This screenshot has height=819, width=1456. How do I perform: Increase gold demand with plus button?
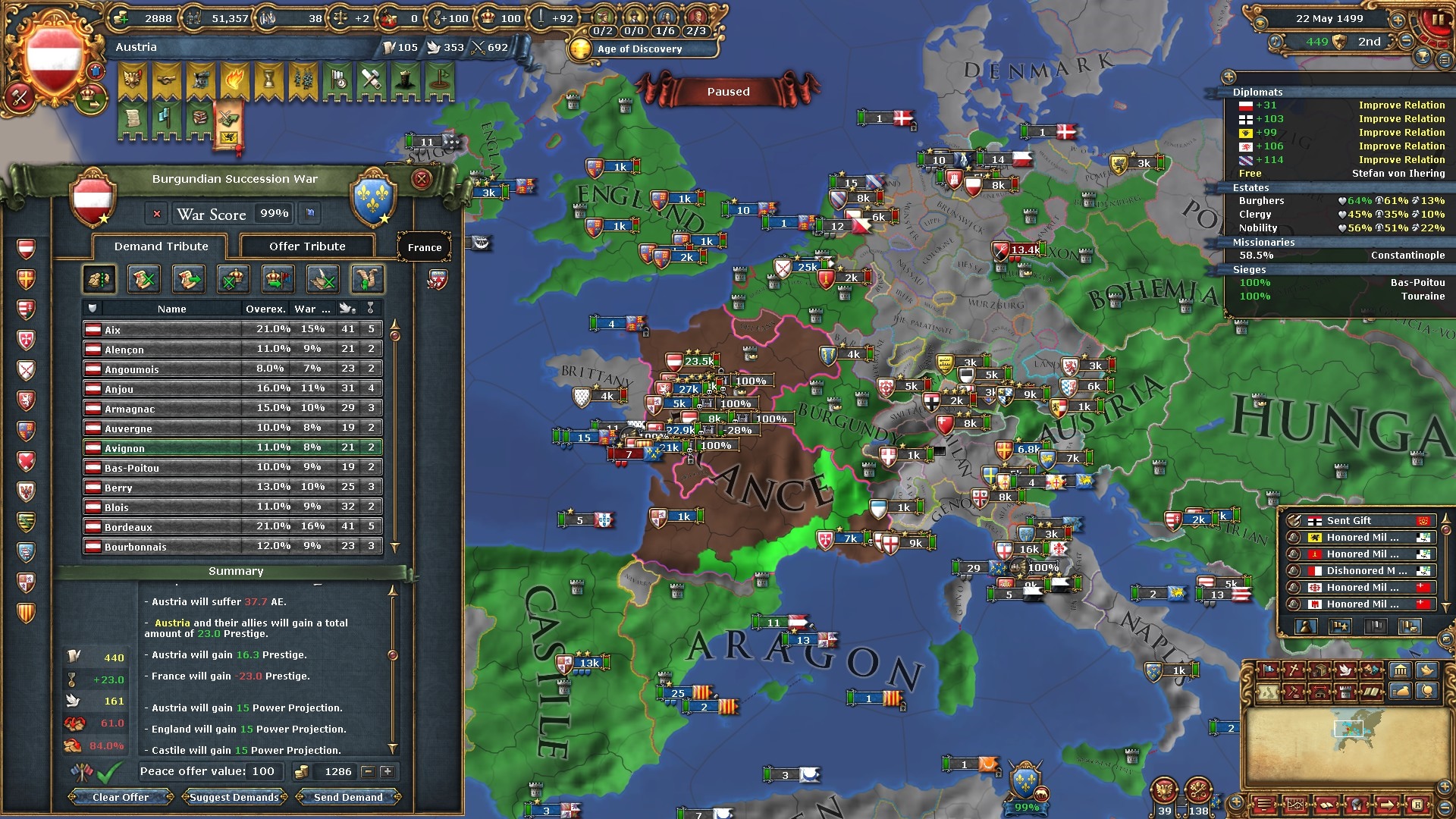pyautogui.click(x=387, y=772)
